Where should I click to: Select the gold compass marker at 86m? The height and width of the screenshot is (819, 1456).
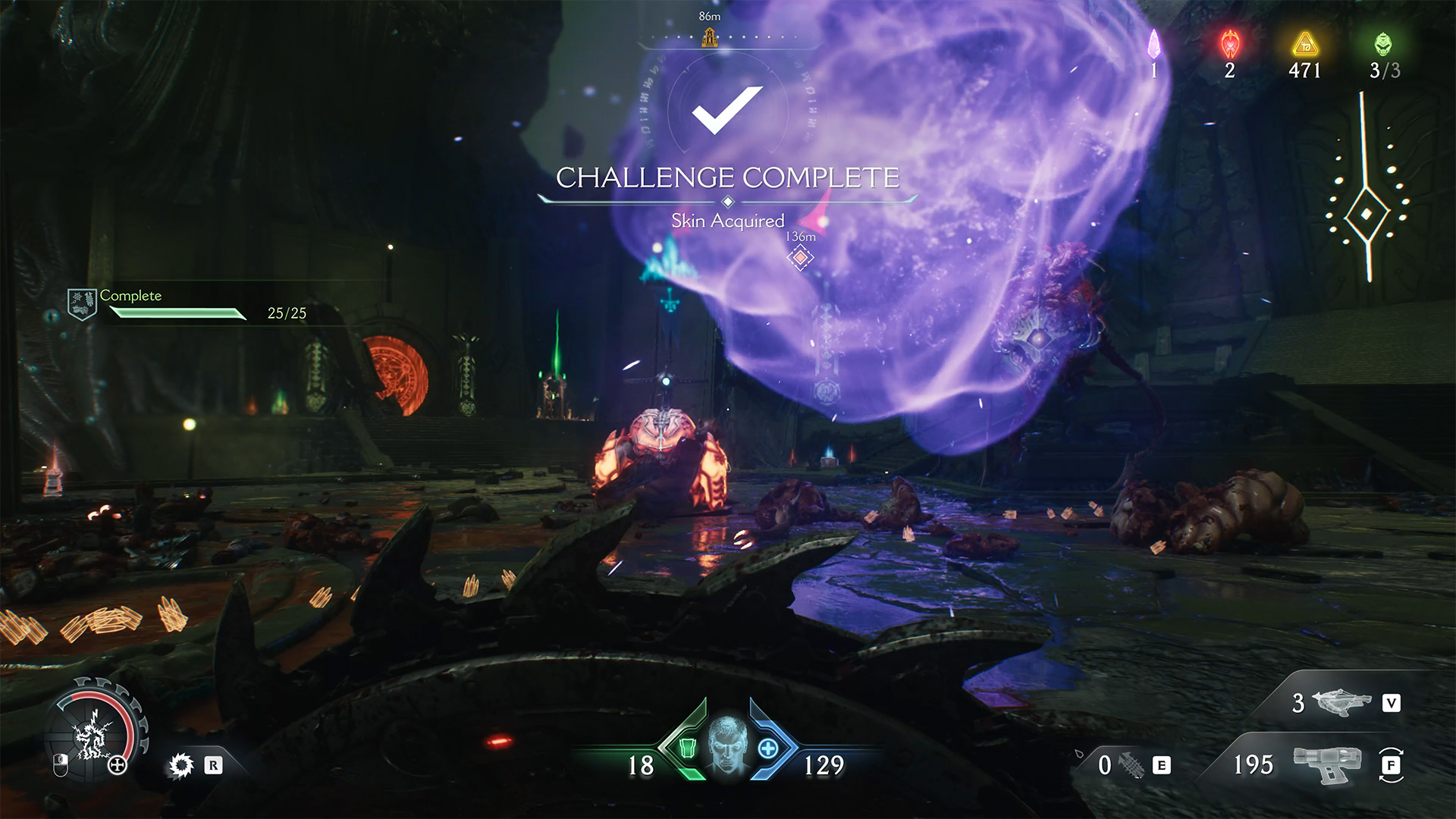pyautogui.click(x=710, y=36)
